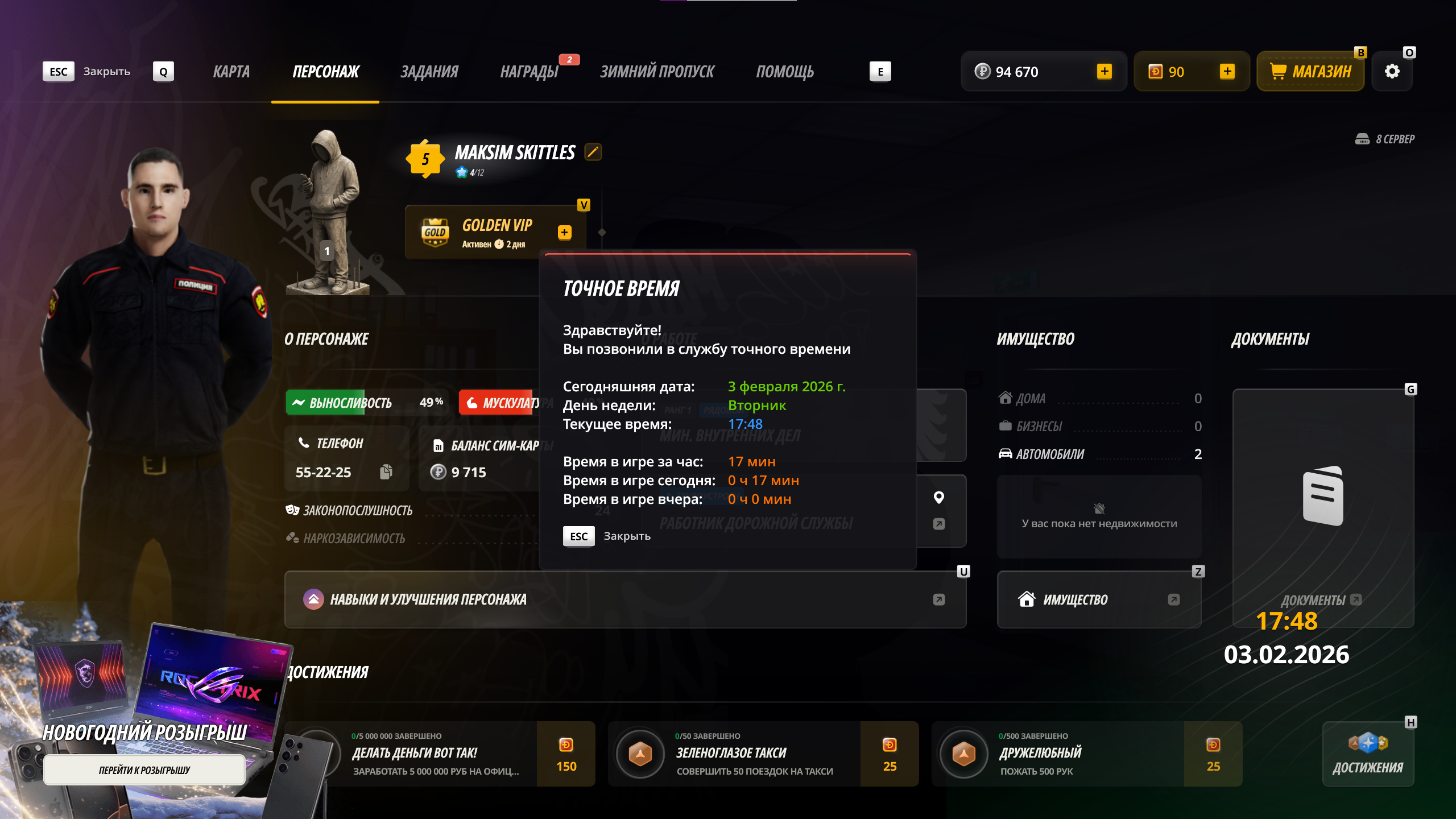This screenshot has width=1456, height=819.
Task: Edit the name Maksim Skittles with pencil icon
Action: (593, 152)
